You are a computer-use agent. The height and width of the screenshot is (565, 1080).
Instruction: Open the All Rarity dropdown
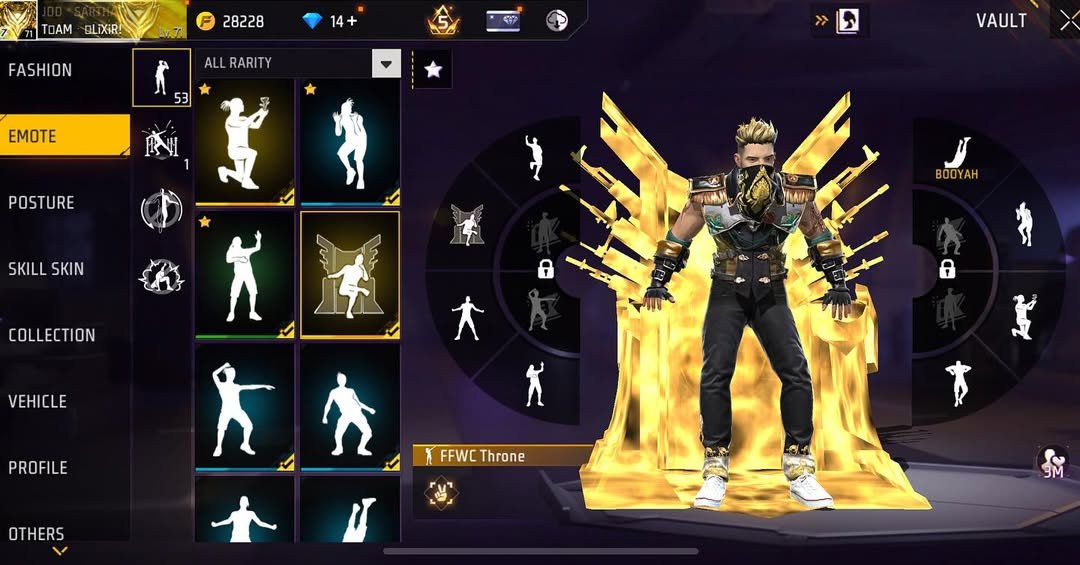[385, 64]
